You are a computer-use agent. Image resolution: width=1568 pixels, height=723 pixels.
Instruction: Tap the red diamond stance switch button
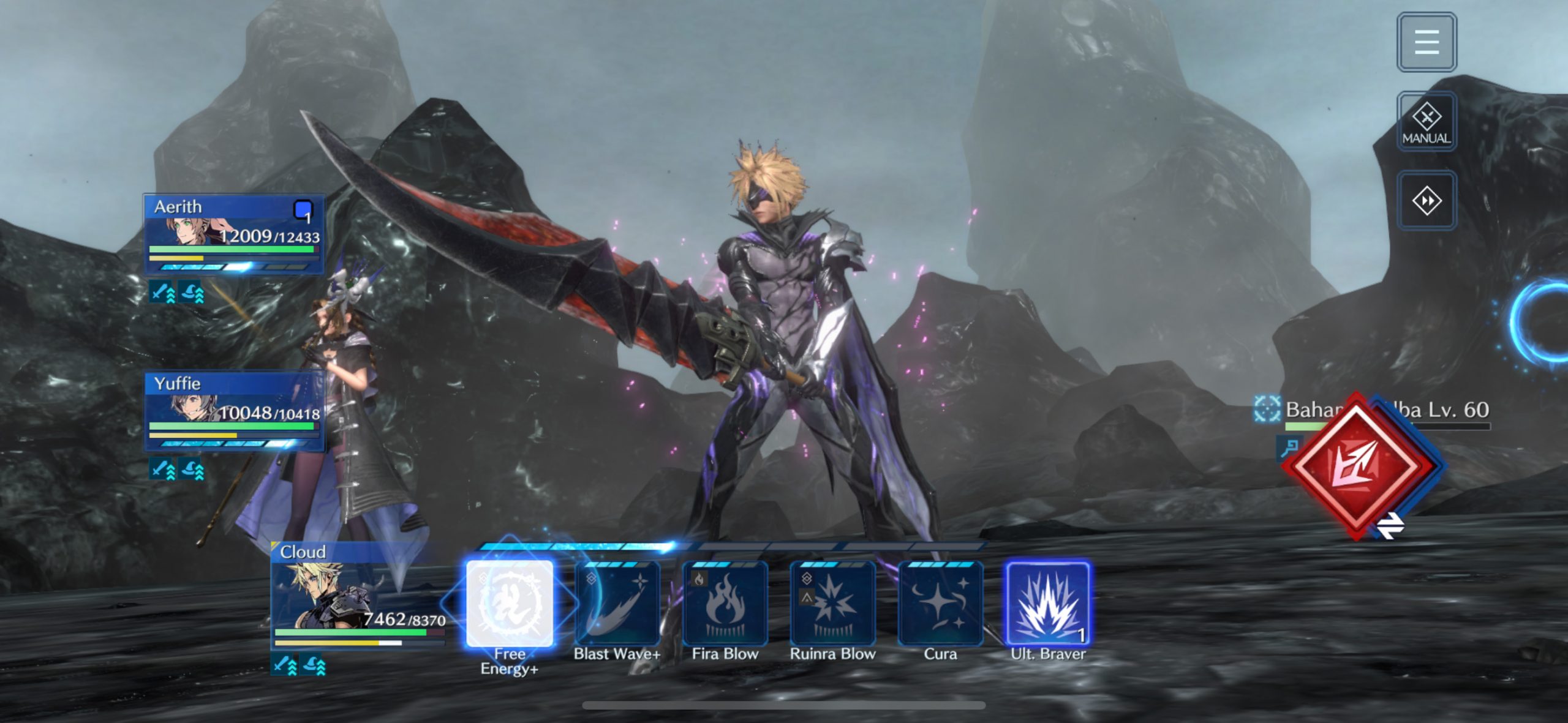click(1357, 466)
